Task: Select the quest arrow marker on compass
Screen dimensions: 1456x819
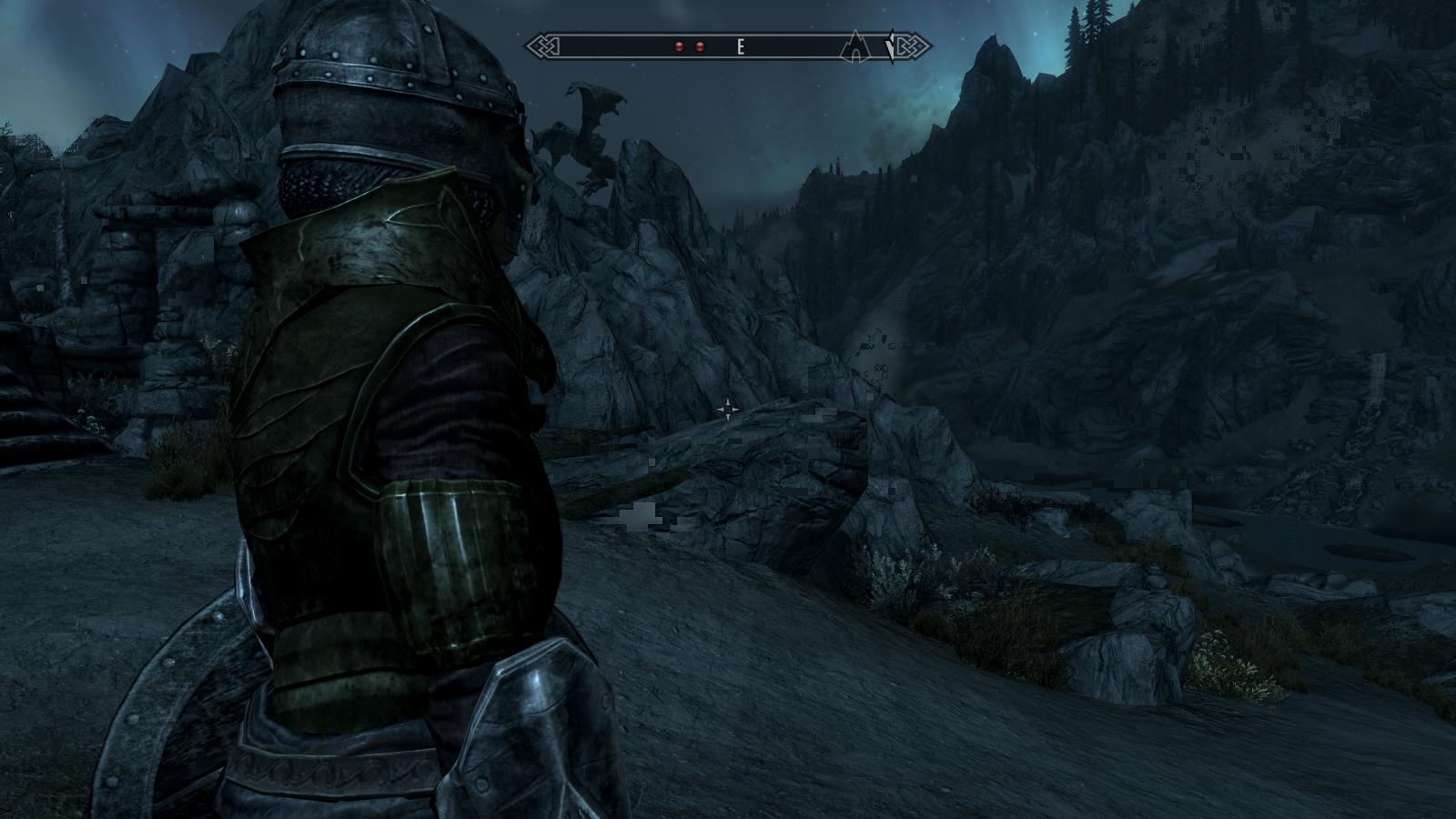Action: 891,46
